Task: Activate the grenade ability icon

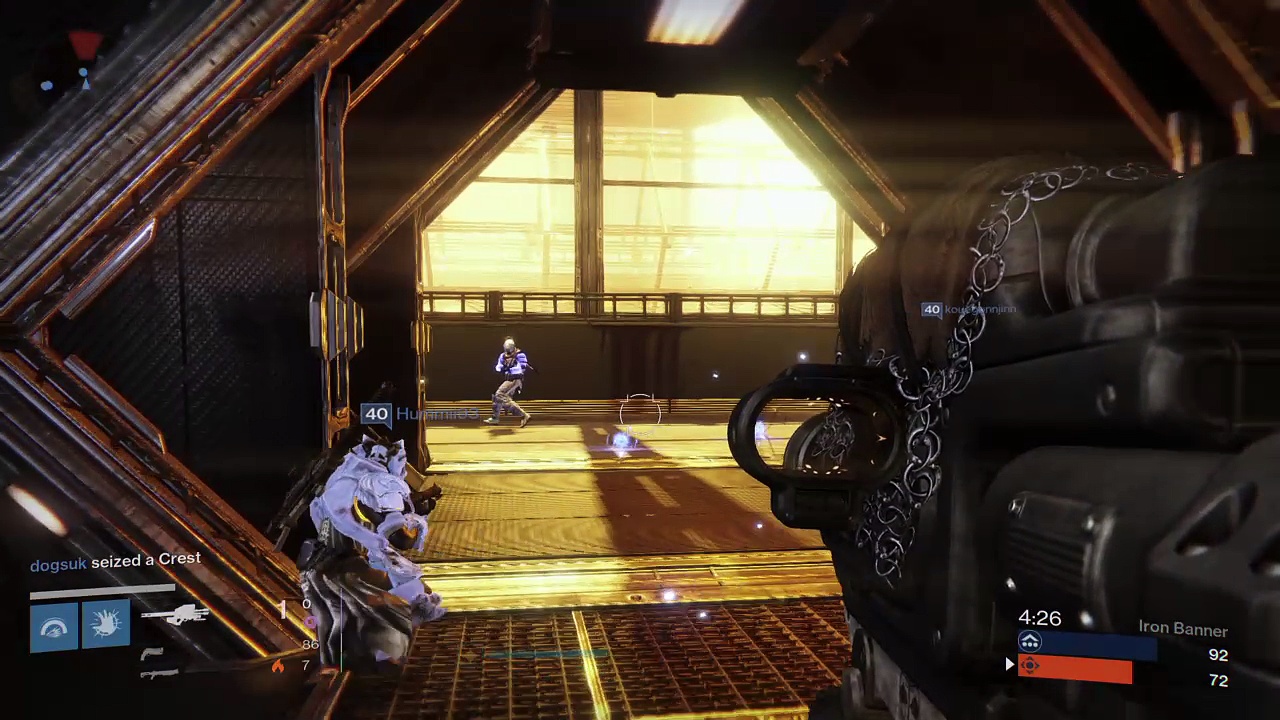Action: 54,627
